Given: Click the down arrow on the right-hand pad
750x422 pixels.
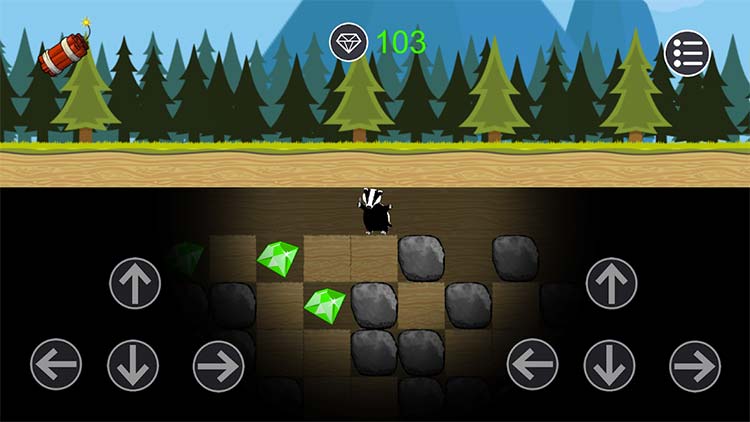Looking at the screenshot, I should click(610, 365).
